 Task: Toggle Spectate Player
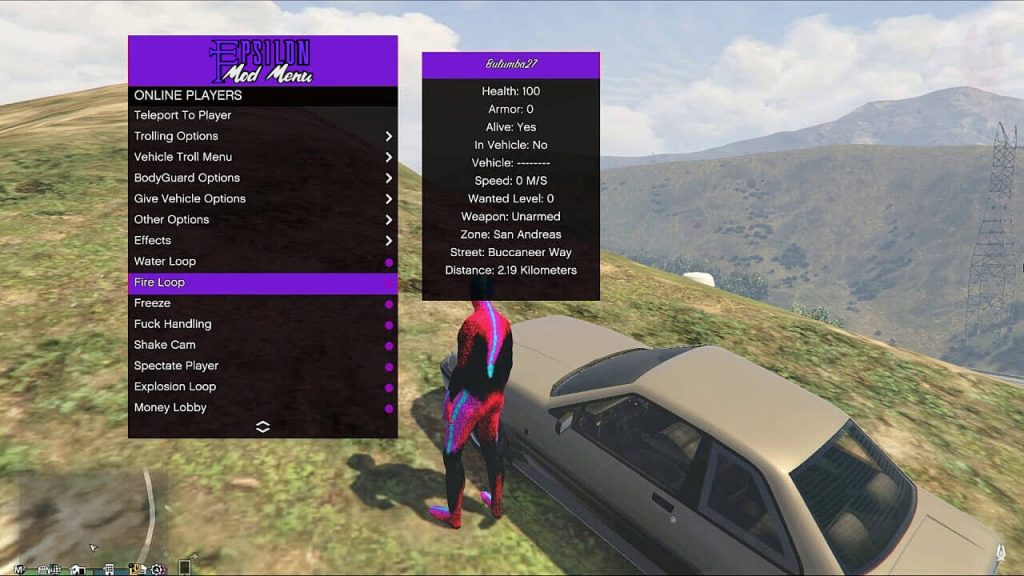click(x=176, y=366)
